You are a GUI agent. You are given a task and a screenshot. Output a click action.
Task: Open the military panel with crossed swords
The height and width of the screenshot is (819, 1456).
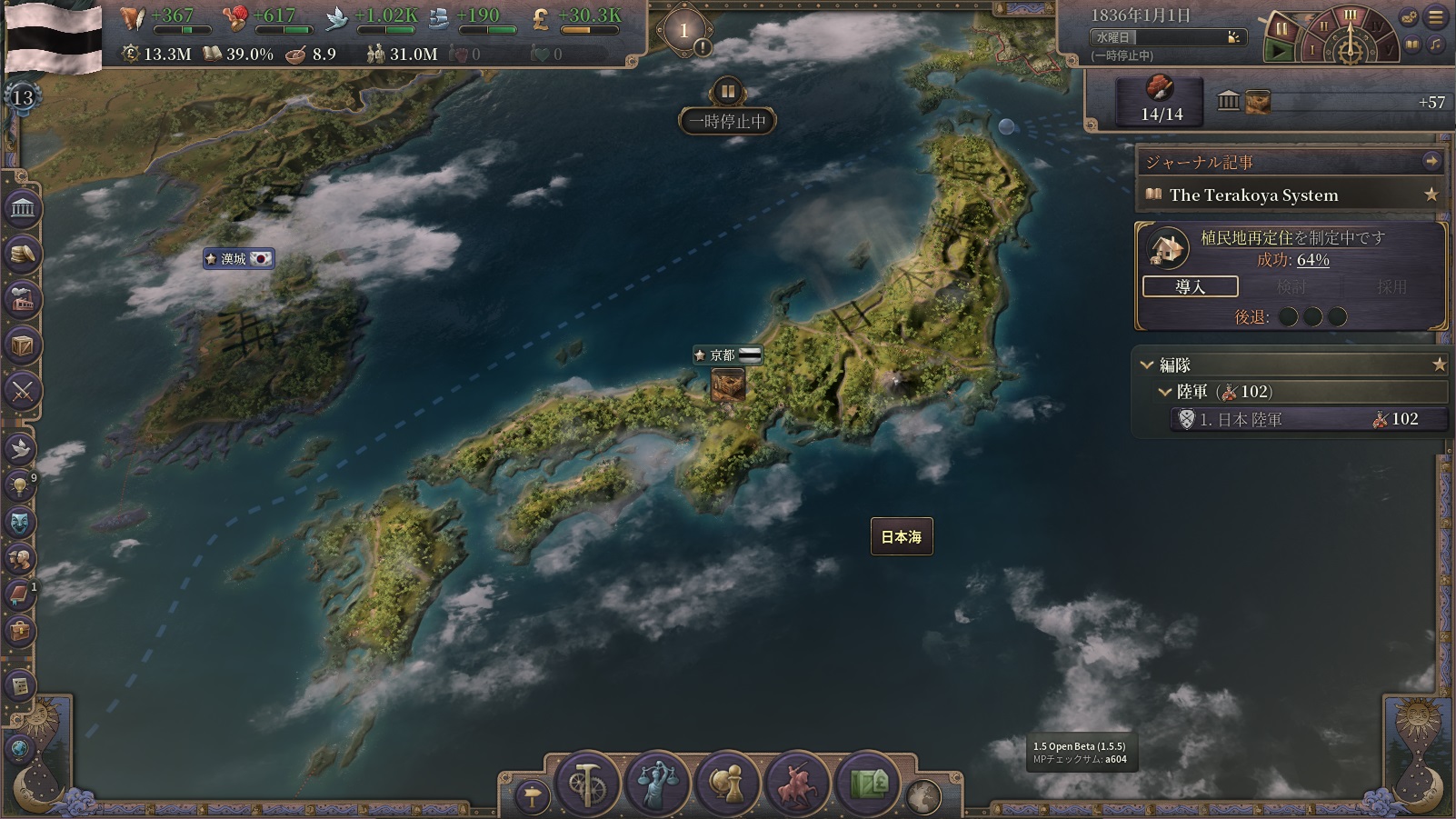[x=23, y=392]
